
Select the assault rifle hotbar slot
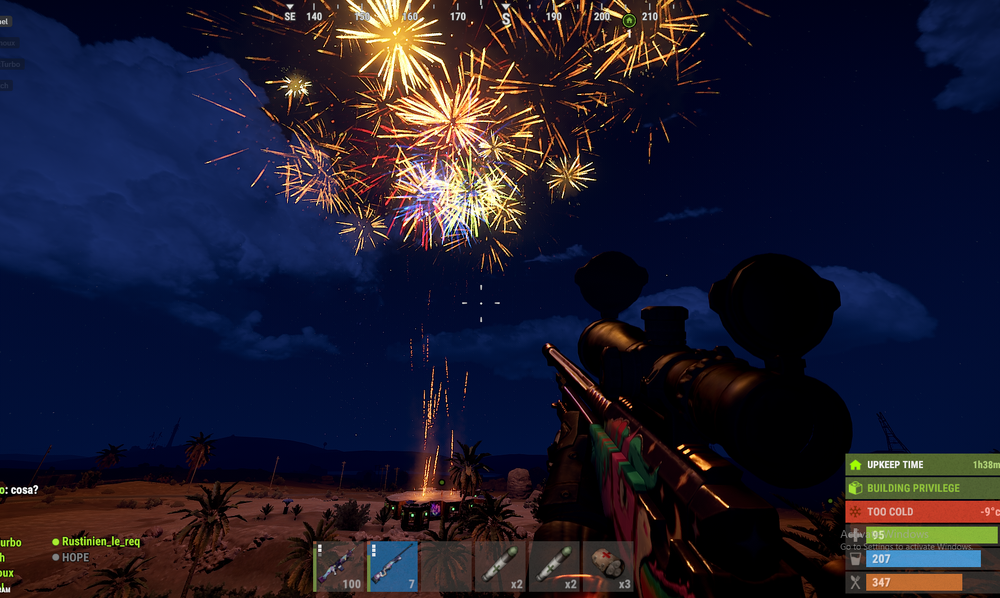click(x=340, y=567)
